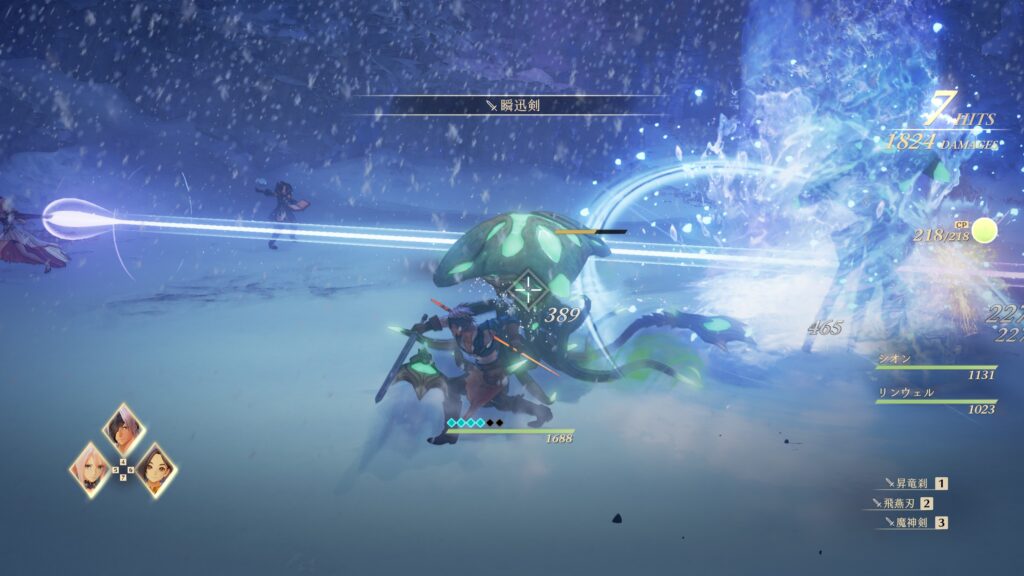Activate the 飛燕刃 arte
The image size is (1024, 576).
pos(904,503)
